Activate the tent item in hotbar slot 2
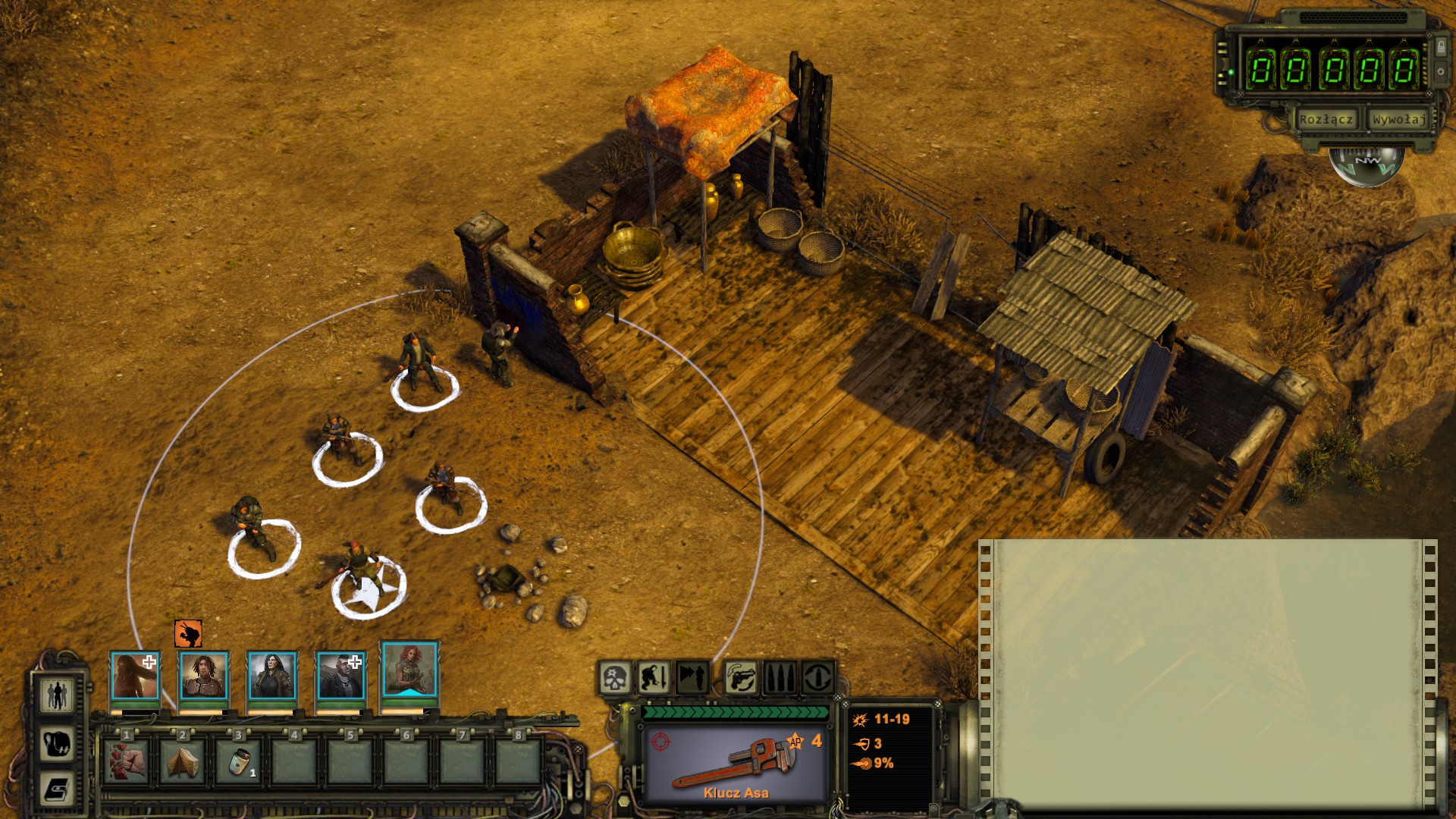This screenshot has height=819, width=1456. coord(183,761)
